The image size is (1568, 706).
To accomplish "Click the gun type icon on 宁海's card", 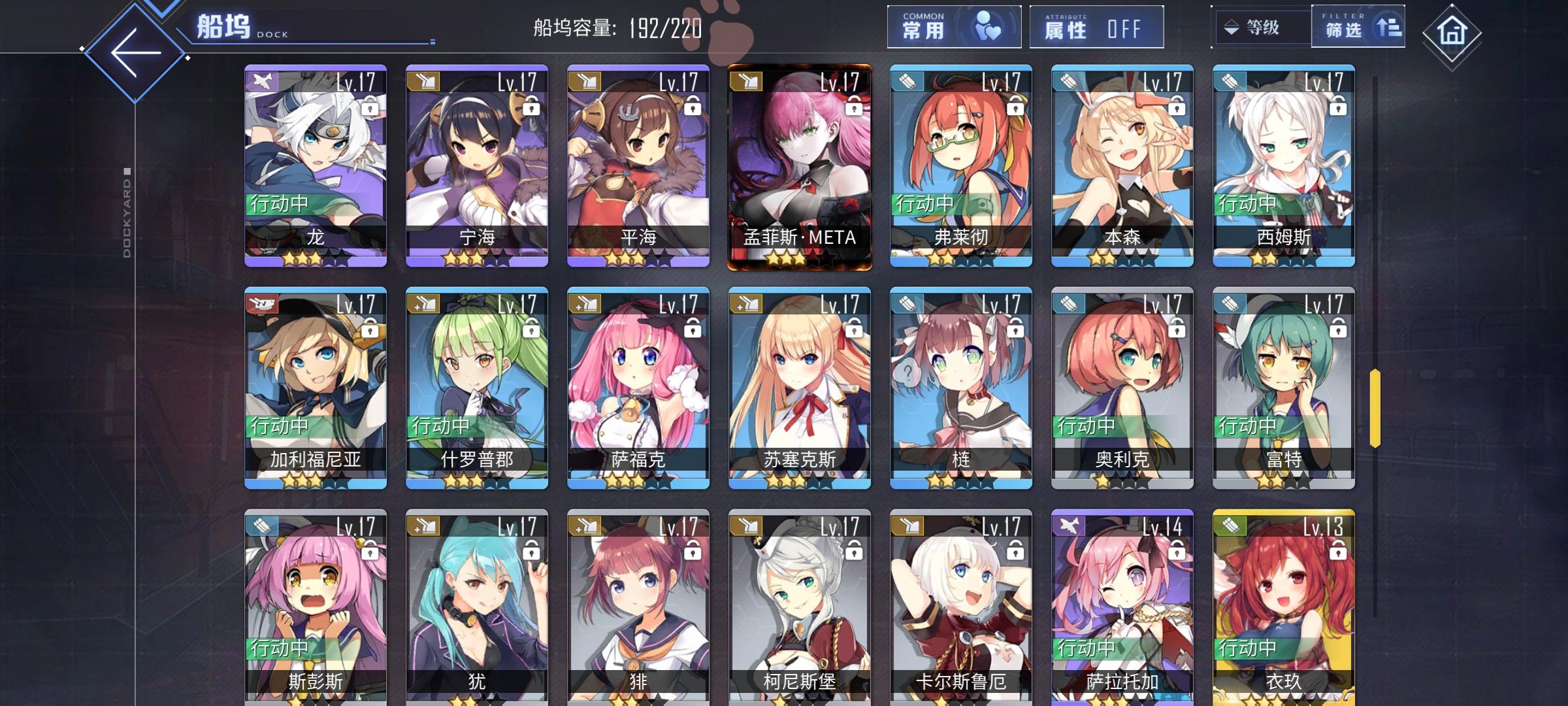I will pos(422,80).
